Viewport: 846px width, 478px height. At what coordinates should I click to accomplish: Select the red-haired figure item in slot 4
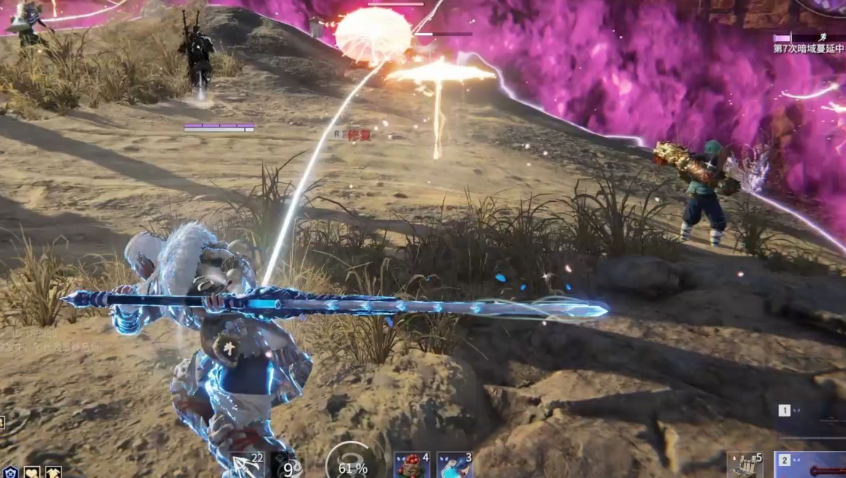(410, 465)
